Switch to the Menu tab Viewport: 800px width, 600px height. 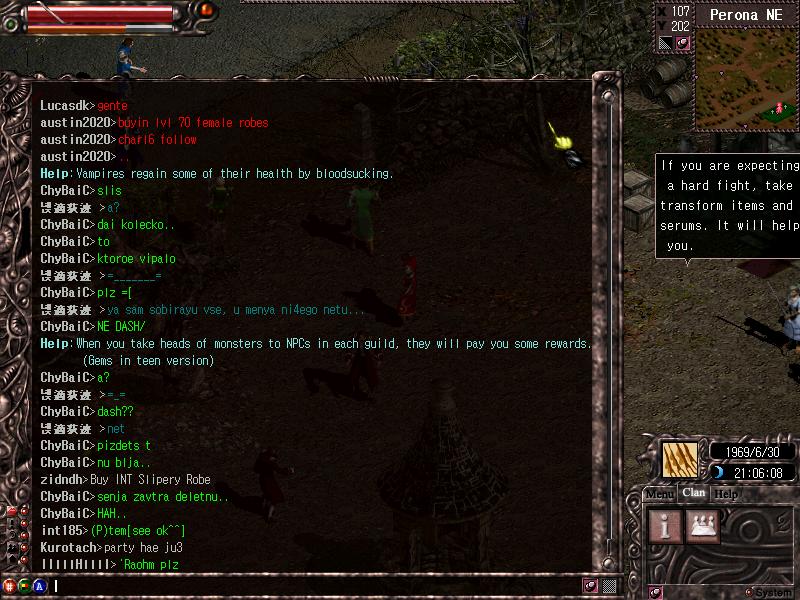[x=659, y=494]
